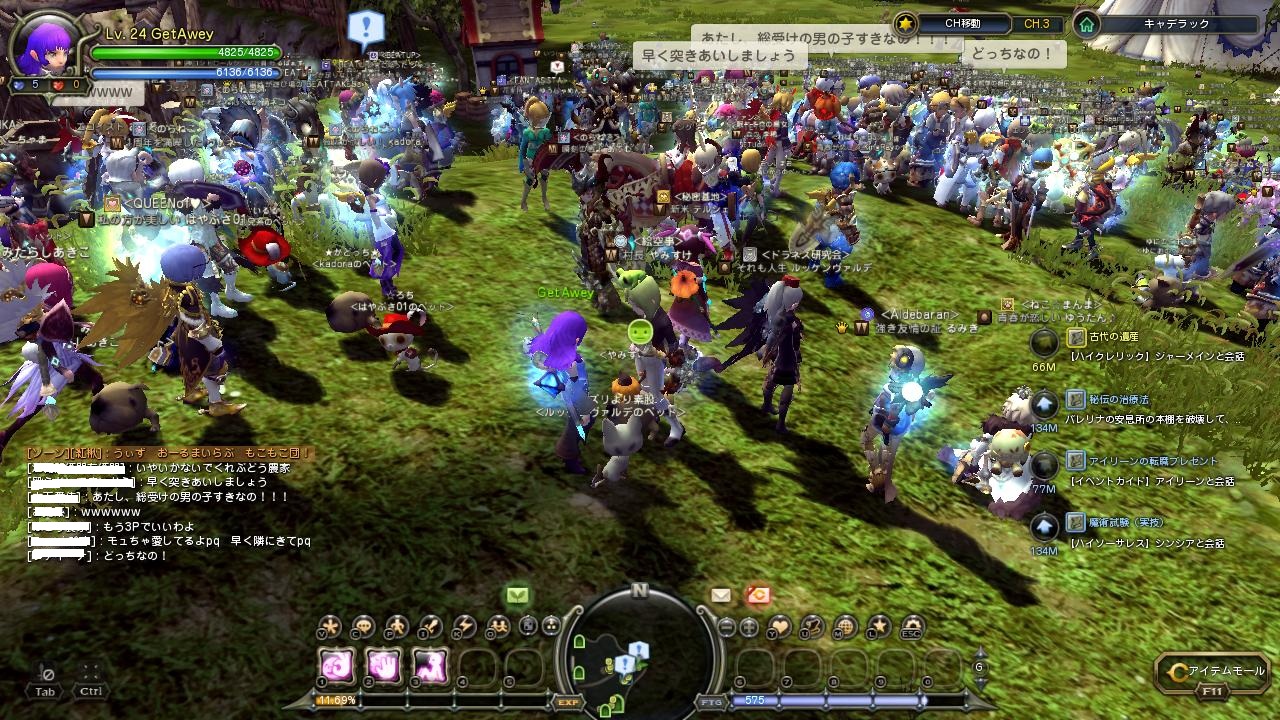Open the アイテムモール item mall
The height and width of the screenshot is (720, 1280).
click(x=1211, y=671)
